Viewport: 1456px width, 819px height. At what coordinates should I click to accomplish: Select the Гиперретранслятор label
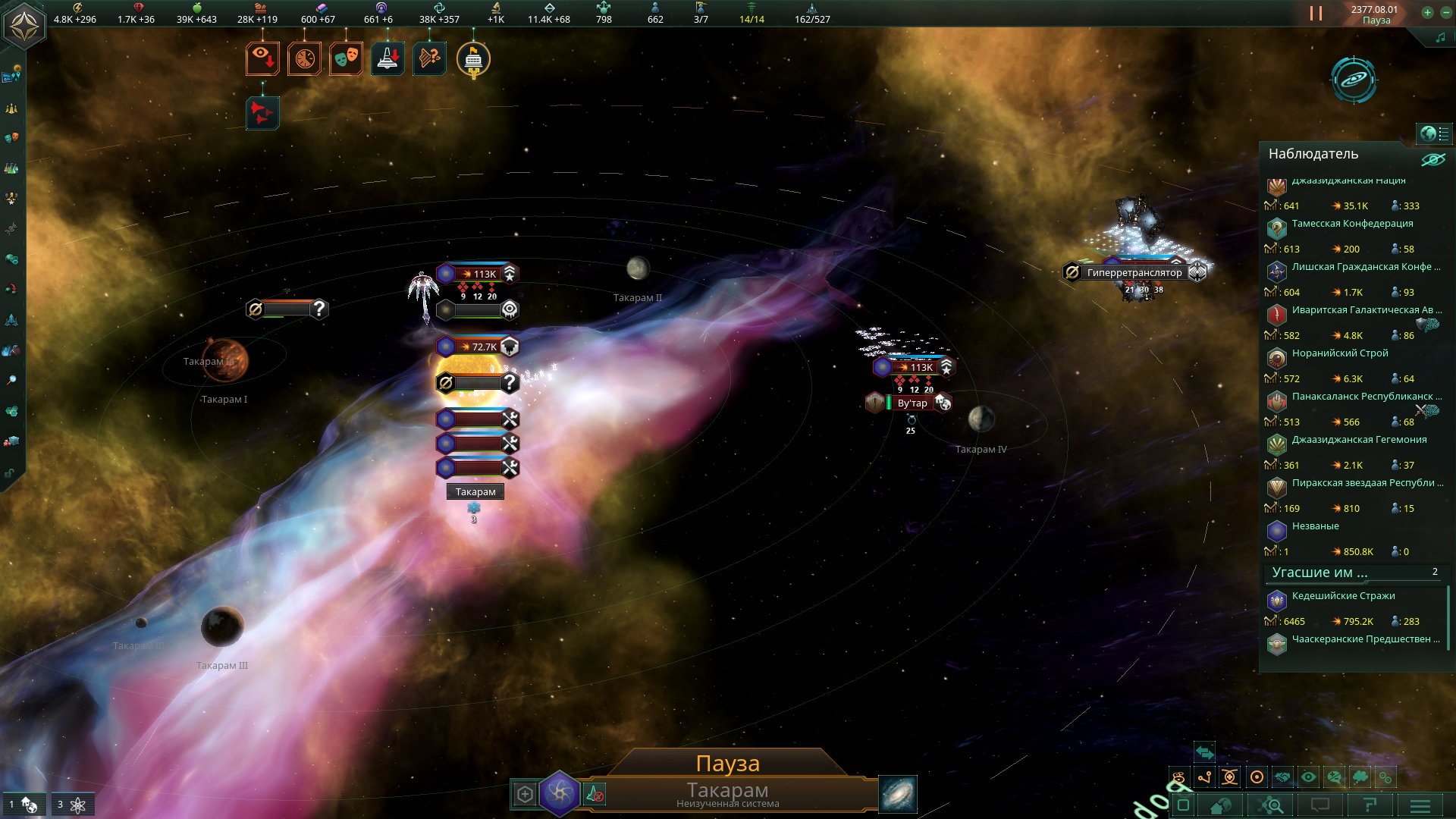pyautogui.click(x=1134, y=272)
